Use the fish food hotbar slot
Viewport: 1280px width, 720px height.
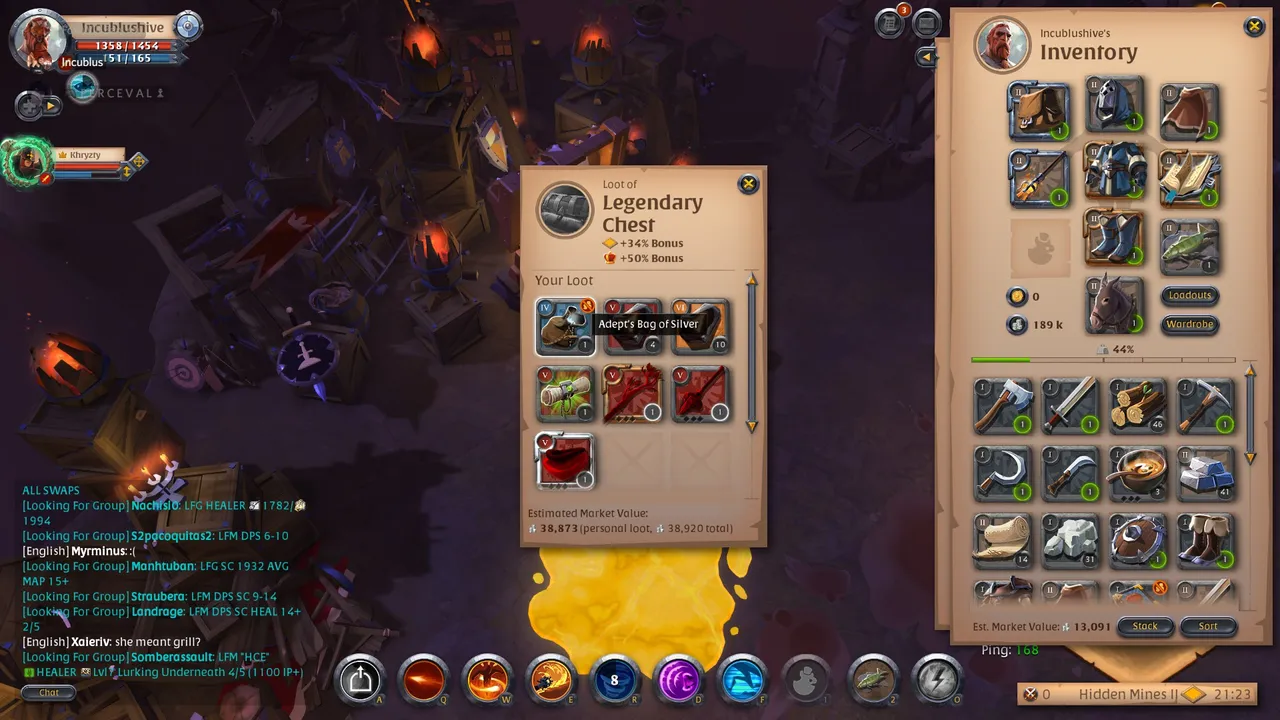[x=872, y=680]
